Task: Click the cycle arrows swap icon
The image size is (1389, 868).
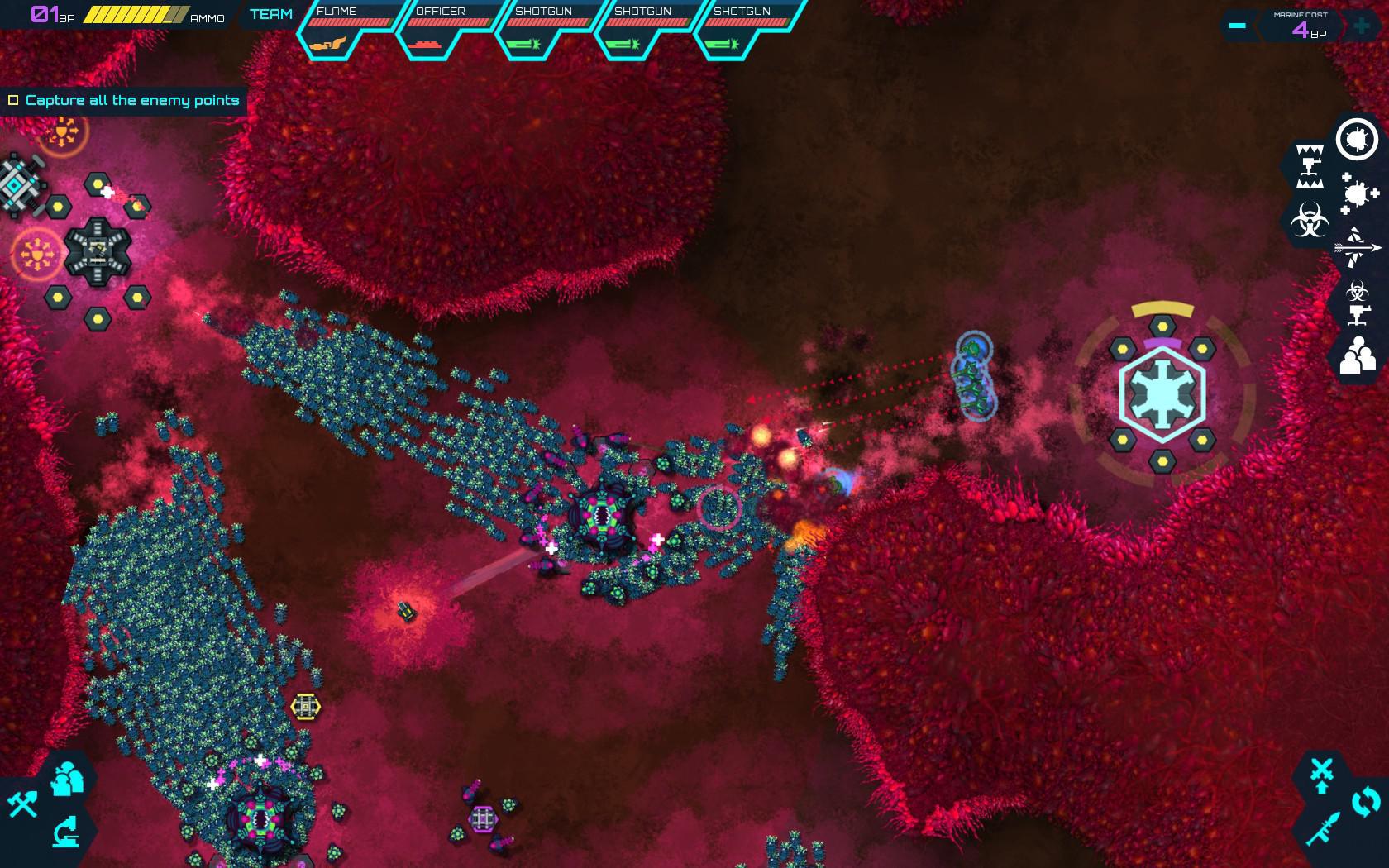Action: point(1365,801)
